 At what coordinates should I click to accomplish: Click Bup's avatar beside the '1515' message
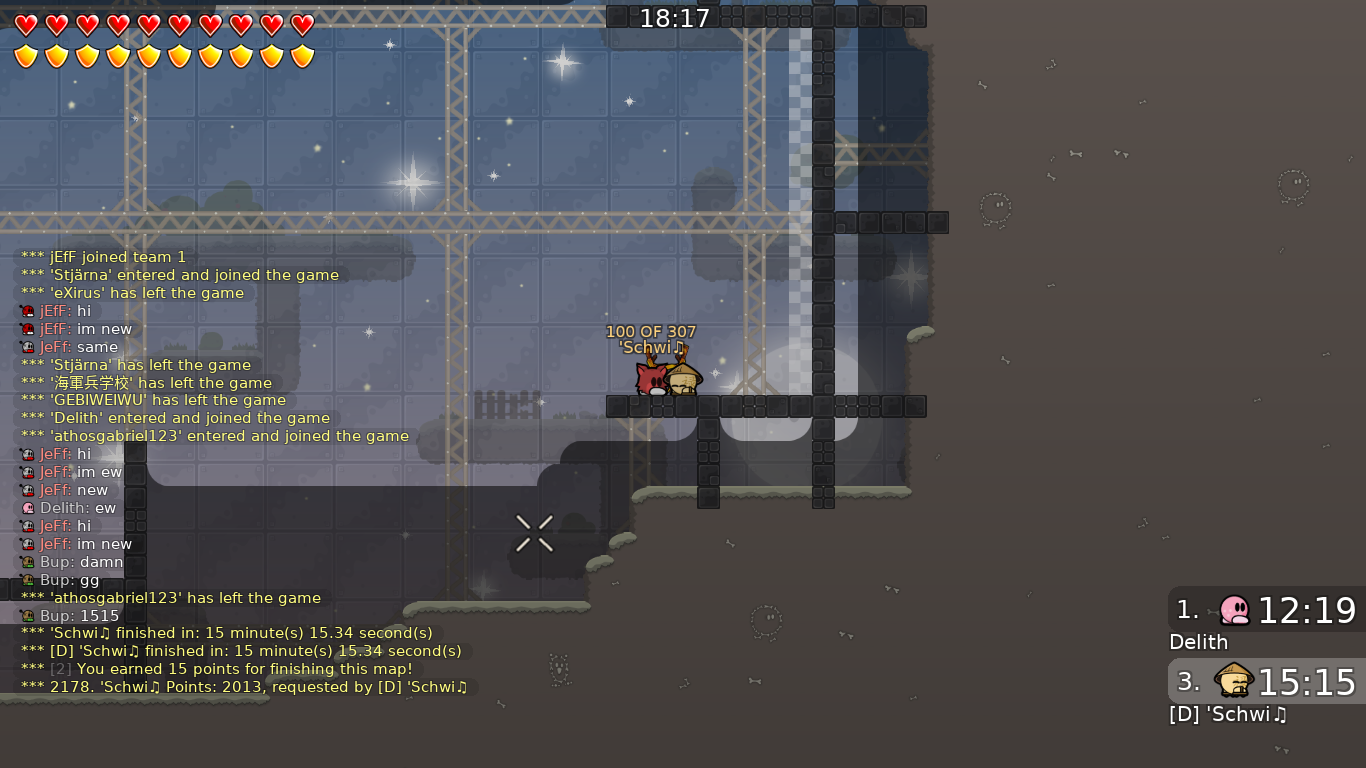27,616
